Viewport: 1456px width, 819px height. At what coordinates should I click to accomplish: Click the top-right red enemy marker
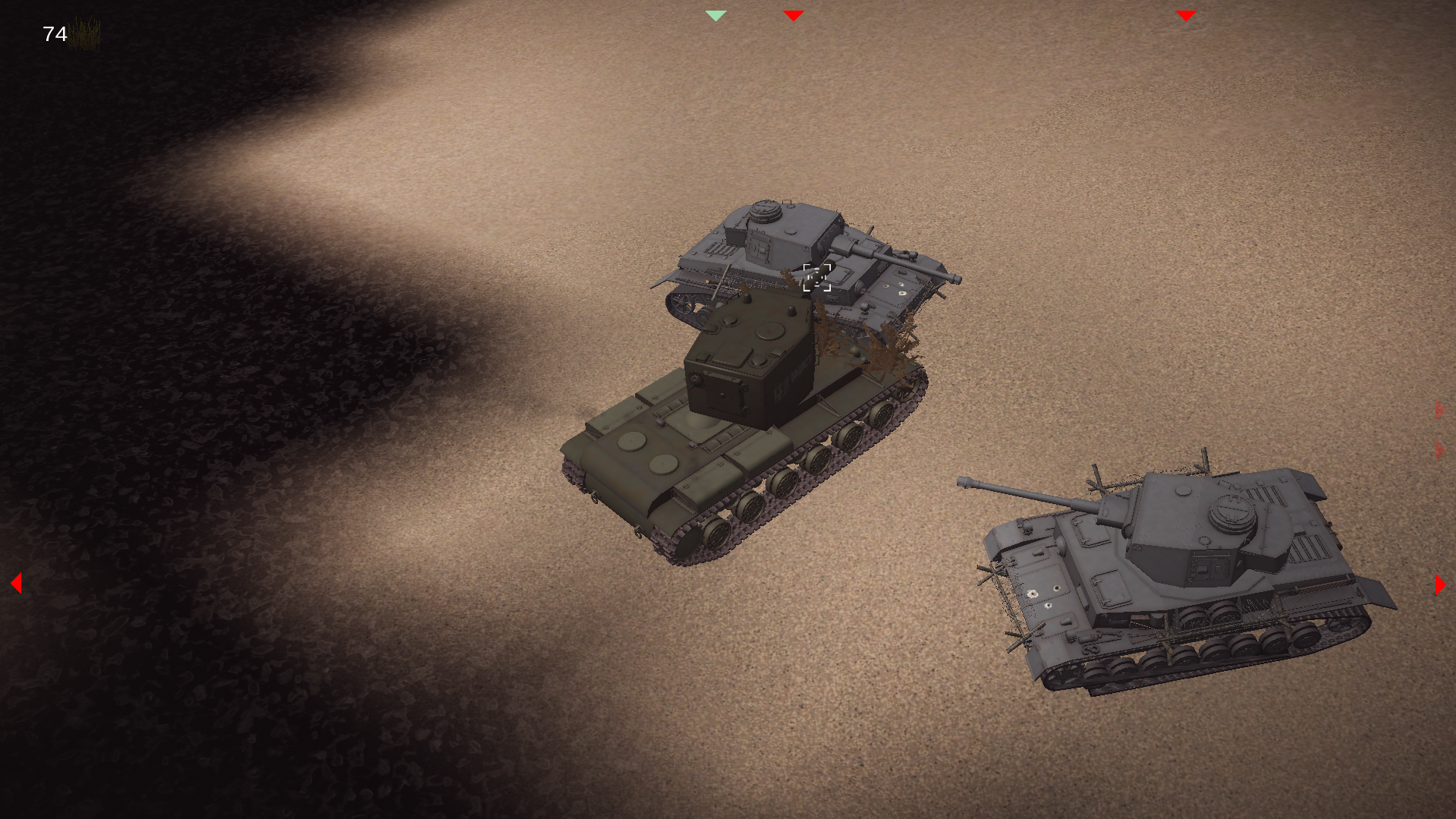(1185, 14)
